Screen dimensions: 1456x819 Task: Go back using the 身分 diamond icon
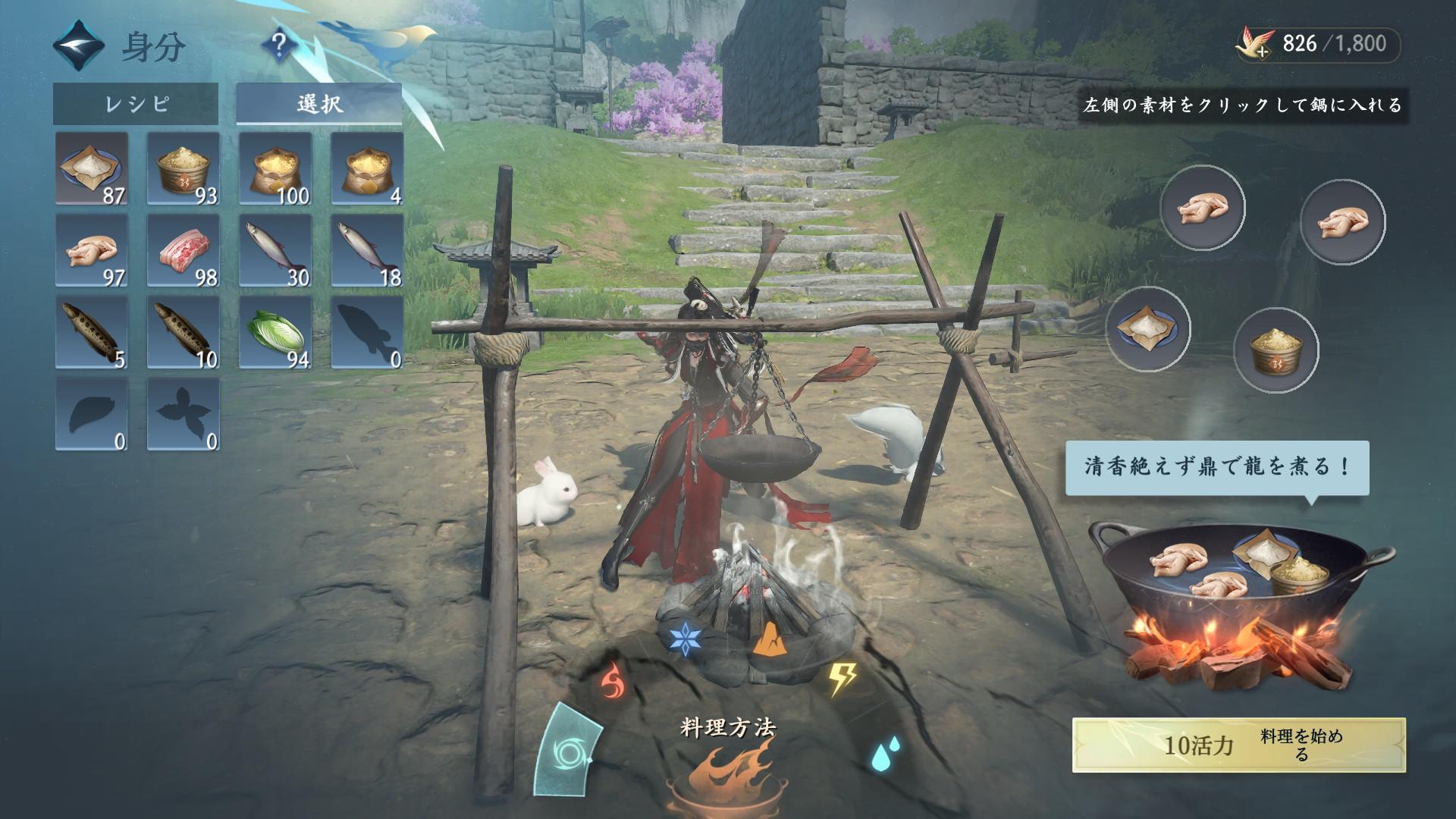point(78,46)
